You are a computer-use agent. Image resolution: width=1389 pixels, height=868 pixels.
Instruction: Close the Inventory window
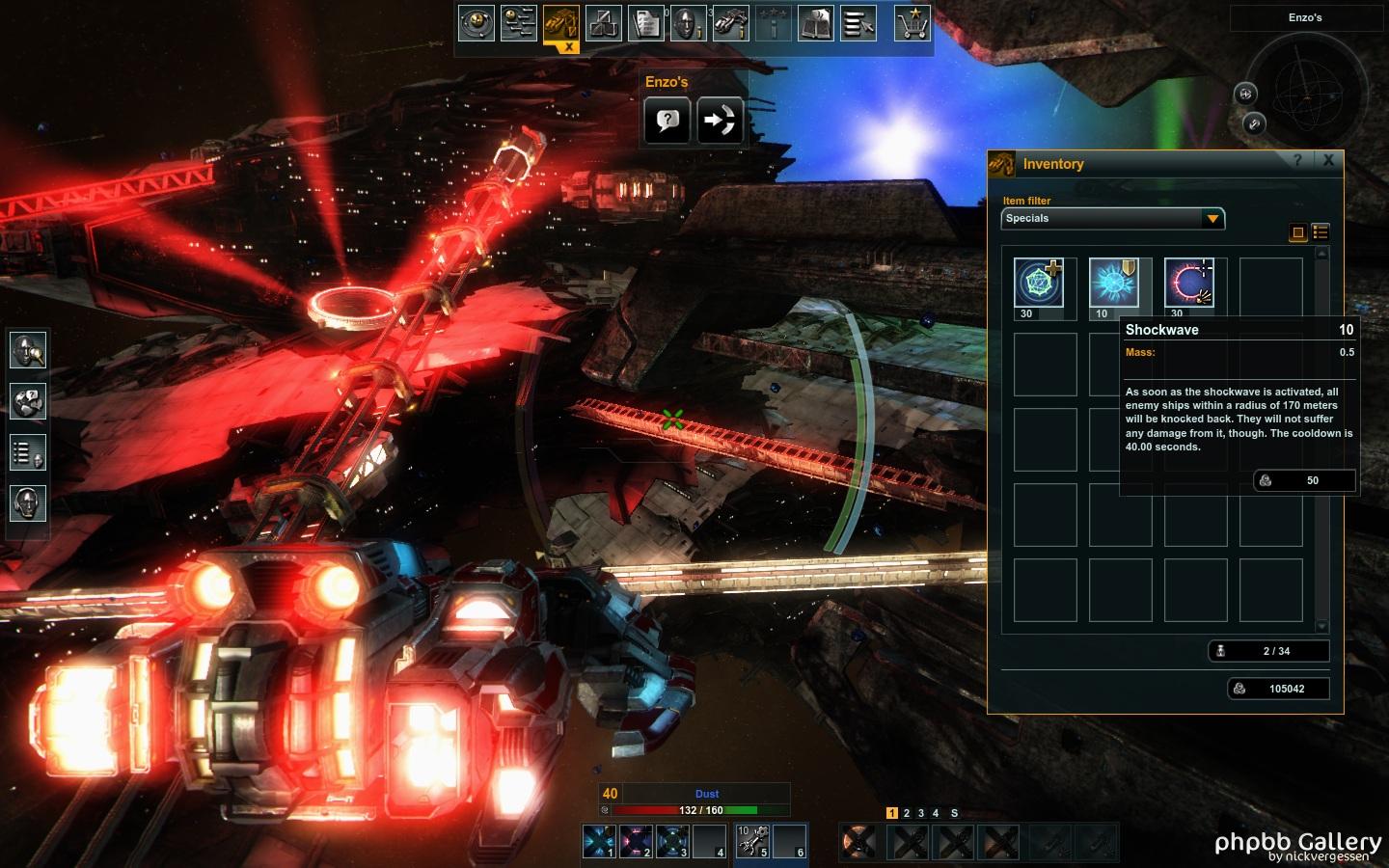(x=1328, y=161)
